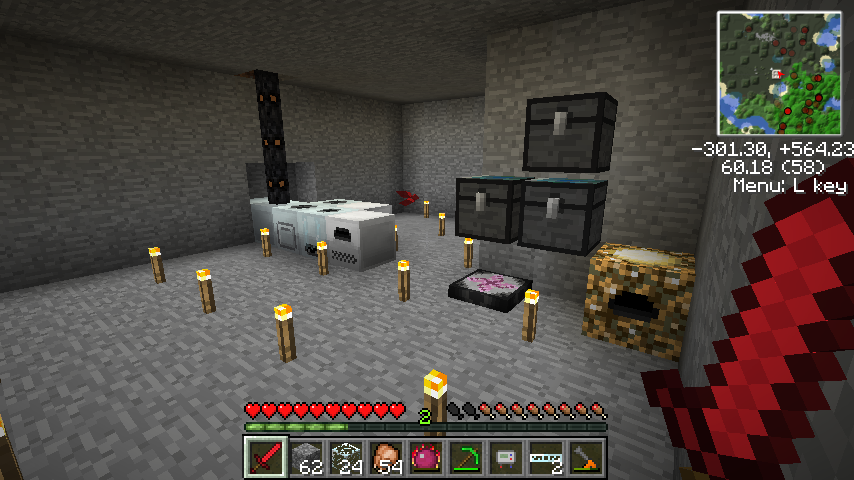Select the glass block stack of 24

[346, 457]
